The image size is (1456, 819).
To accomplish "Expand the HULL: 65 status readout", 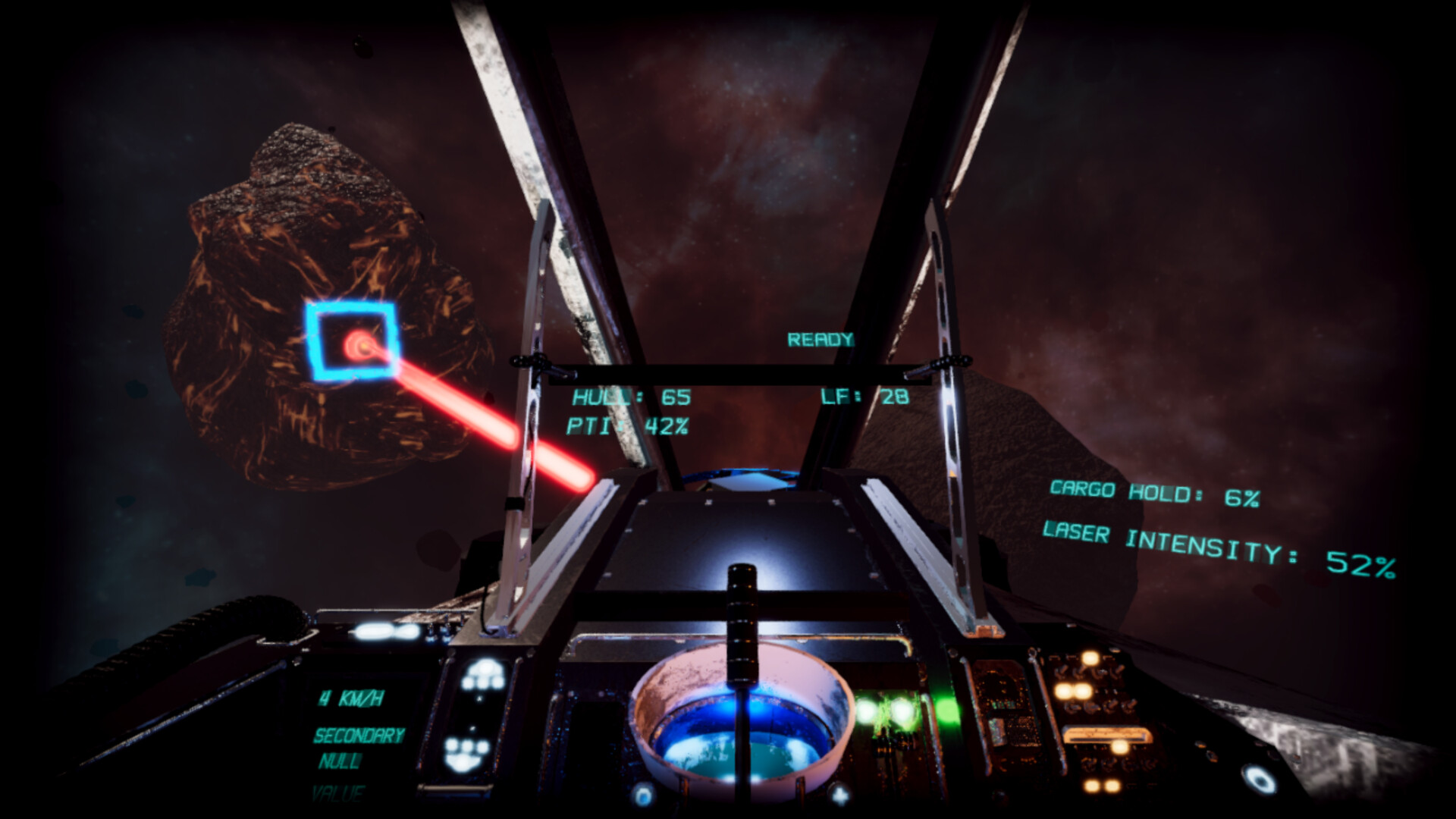I will click(x=630, y=395).
